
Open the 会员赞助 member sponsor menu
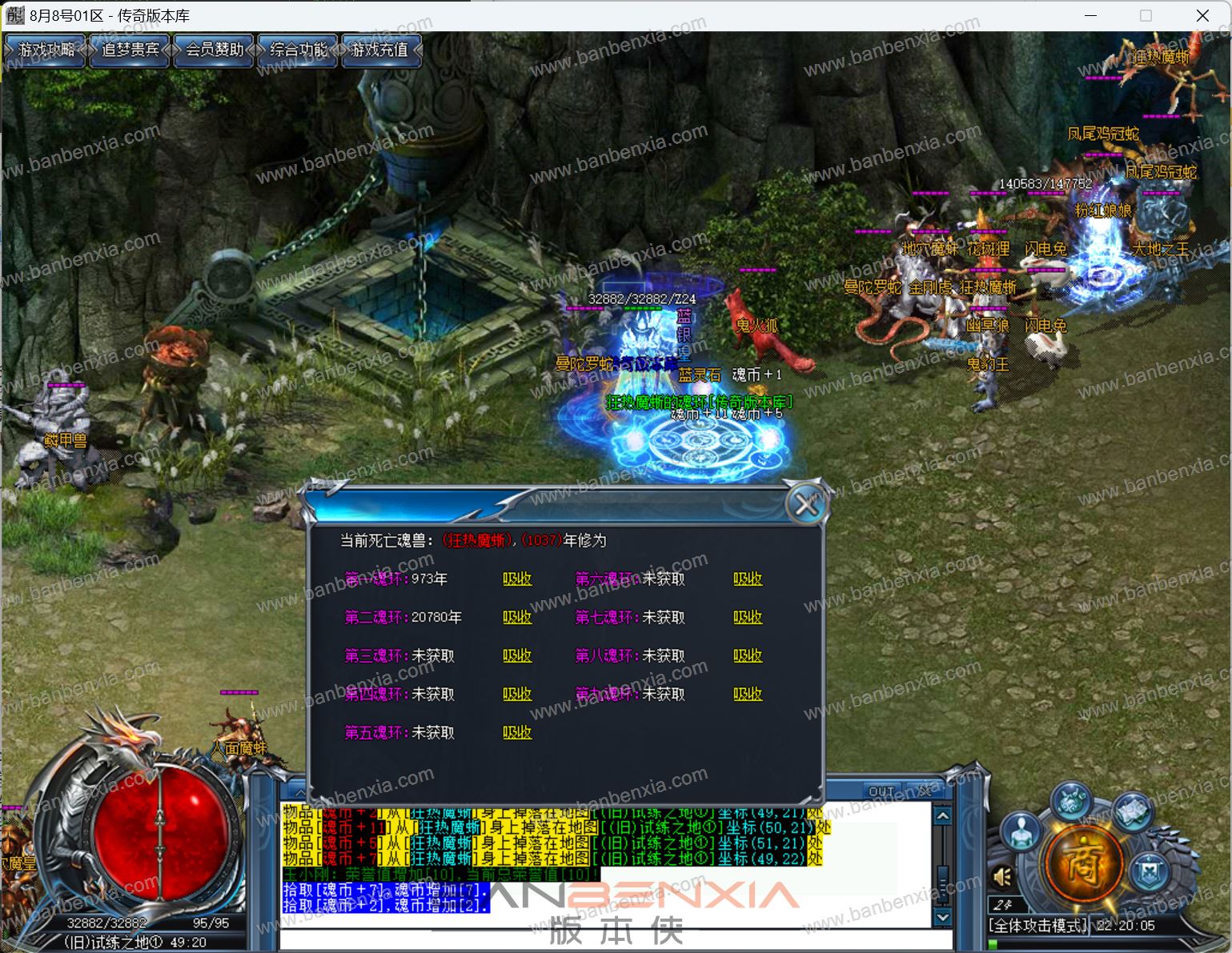click(x=214, y=50)
